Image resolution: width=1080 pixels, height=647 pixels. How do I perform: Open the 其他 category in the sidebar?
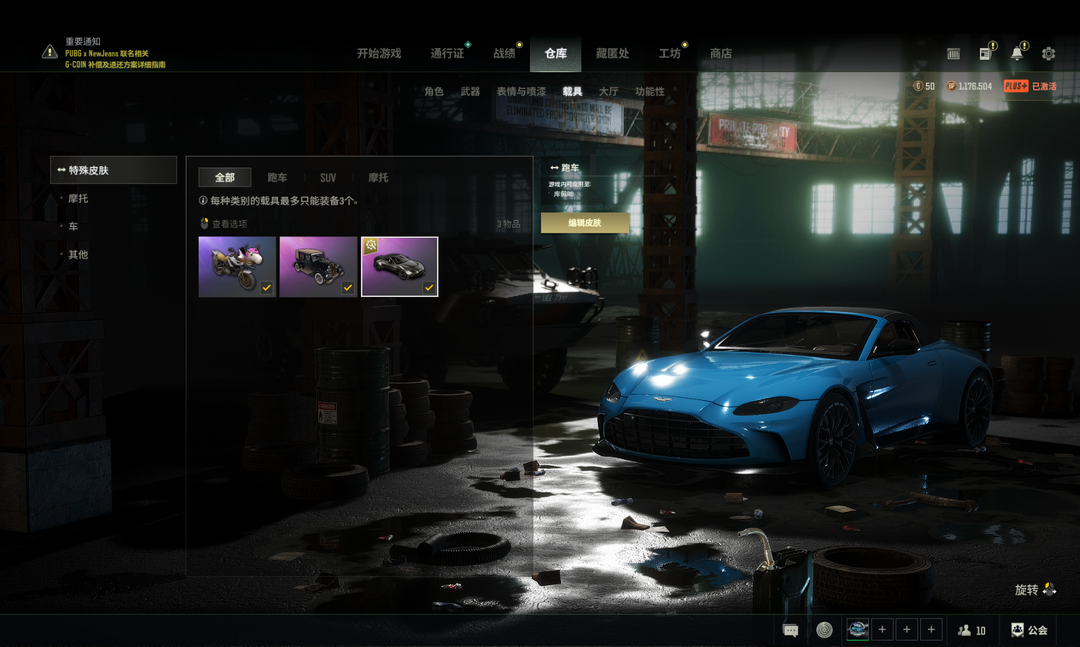click(x=78, y=255)
